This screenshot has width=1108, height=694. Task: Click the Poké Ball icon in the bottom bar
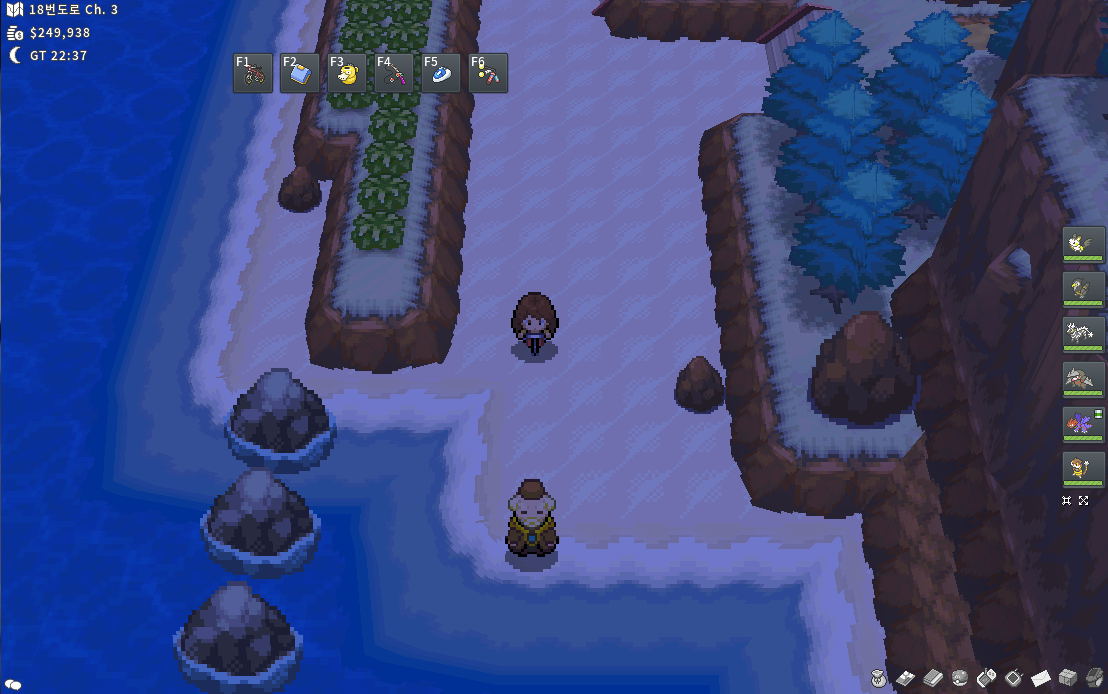pos(959,678)
